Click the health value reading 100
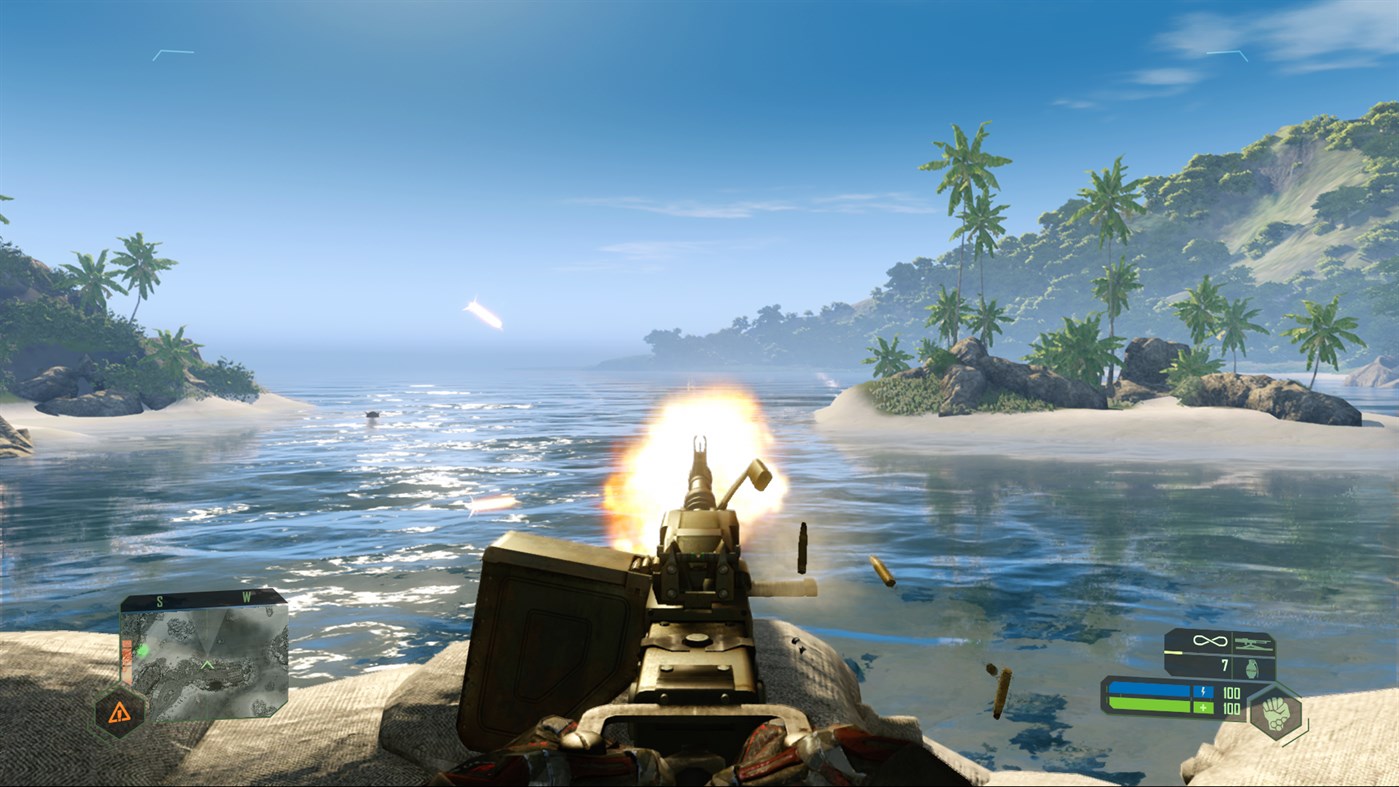Viewport: 1399px width, 787px height. [1233, 707]
